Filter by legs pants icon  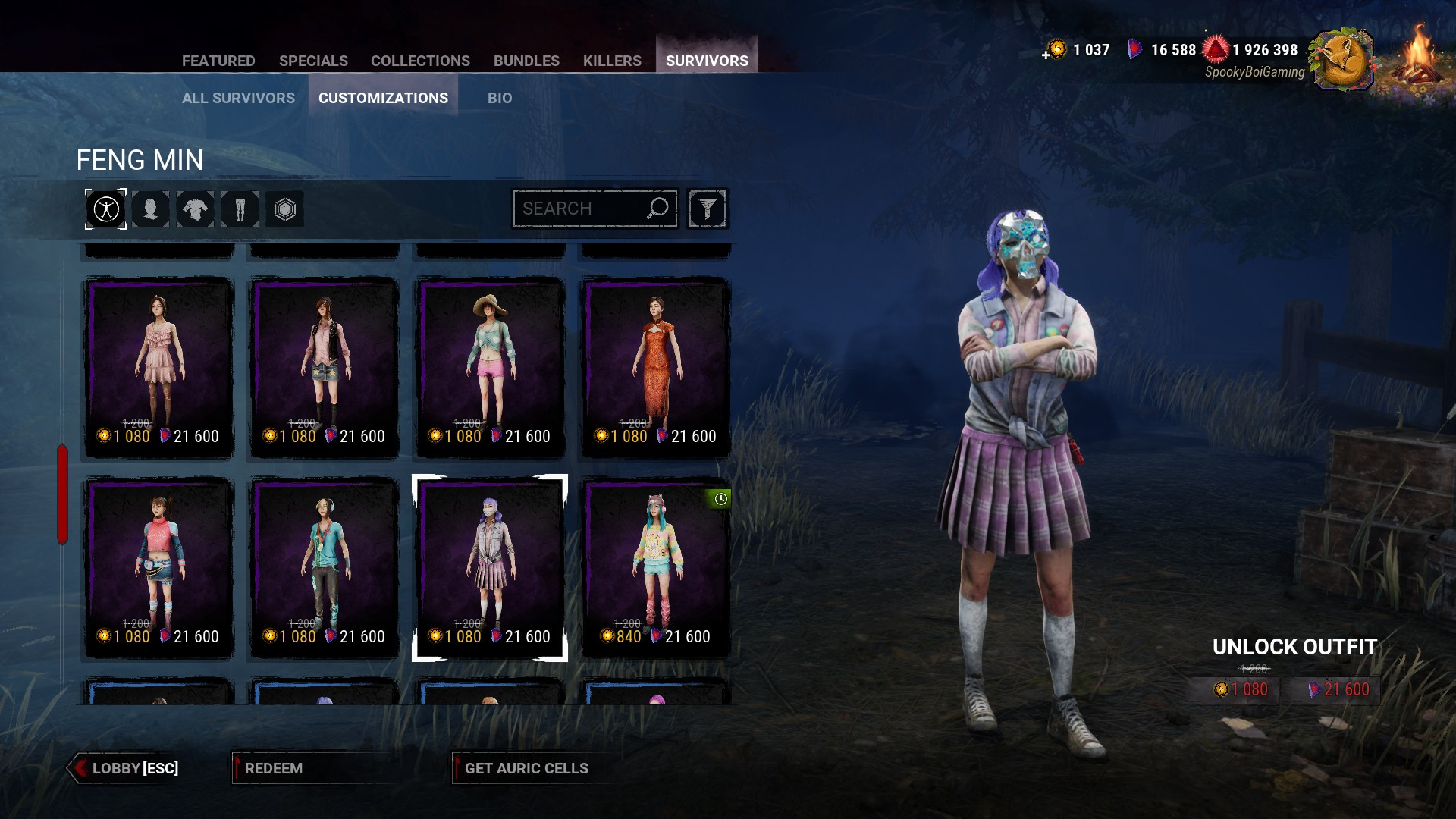tap(240, 209)
